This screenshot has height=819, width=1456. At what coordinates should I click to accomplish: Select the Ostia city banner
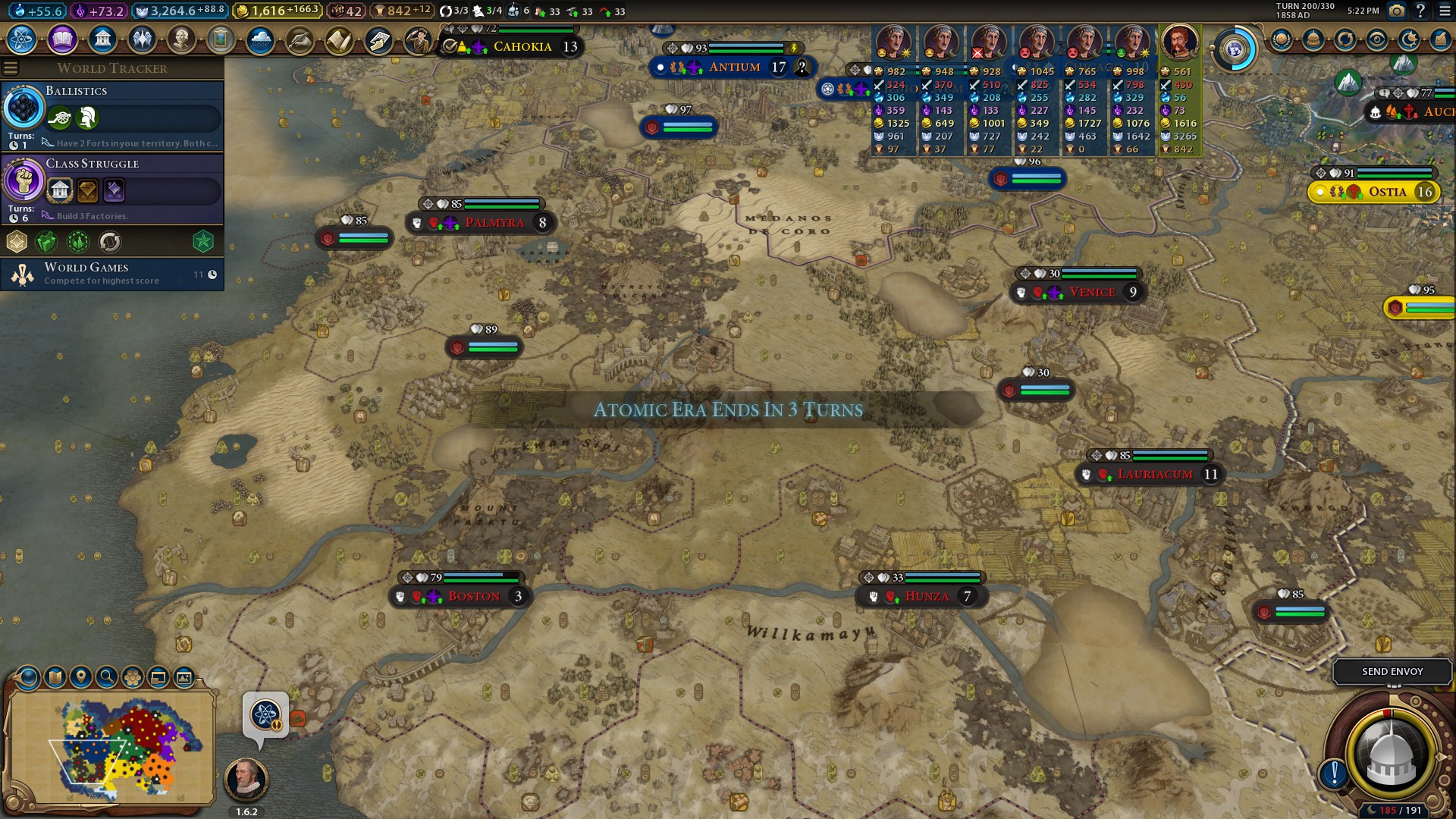1387,192
